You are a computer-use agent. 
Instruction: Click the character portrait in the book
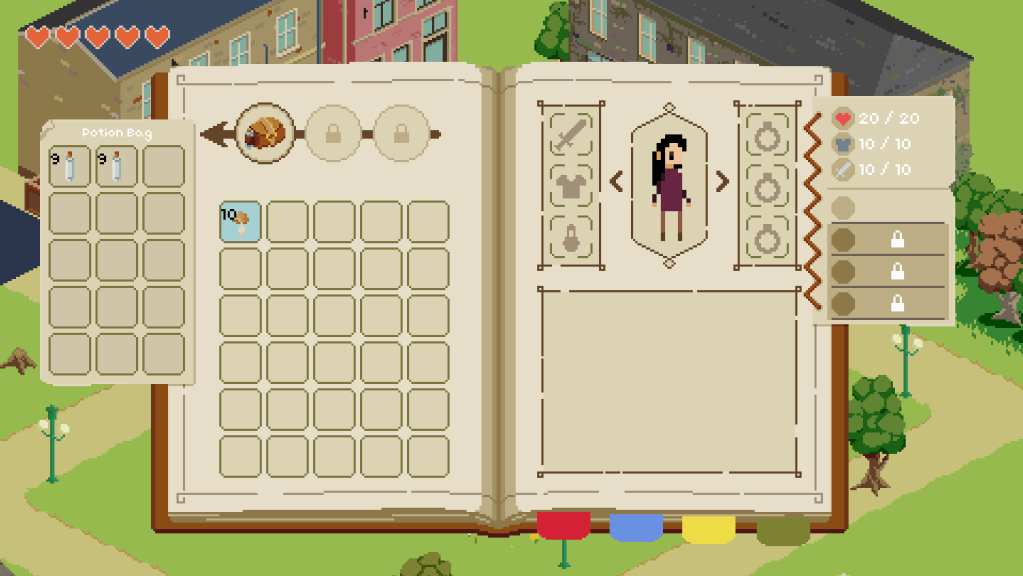tap(669, 185)
